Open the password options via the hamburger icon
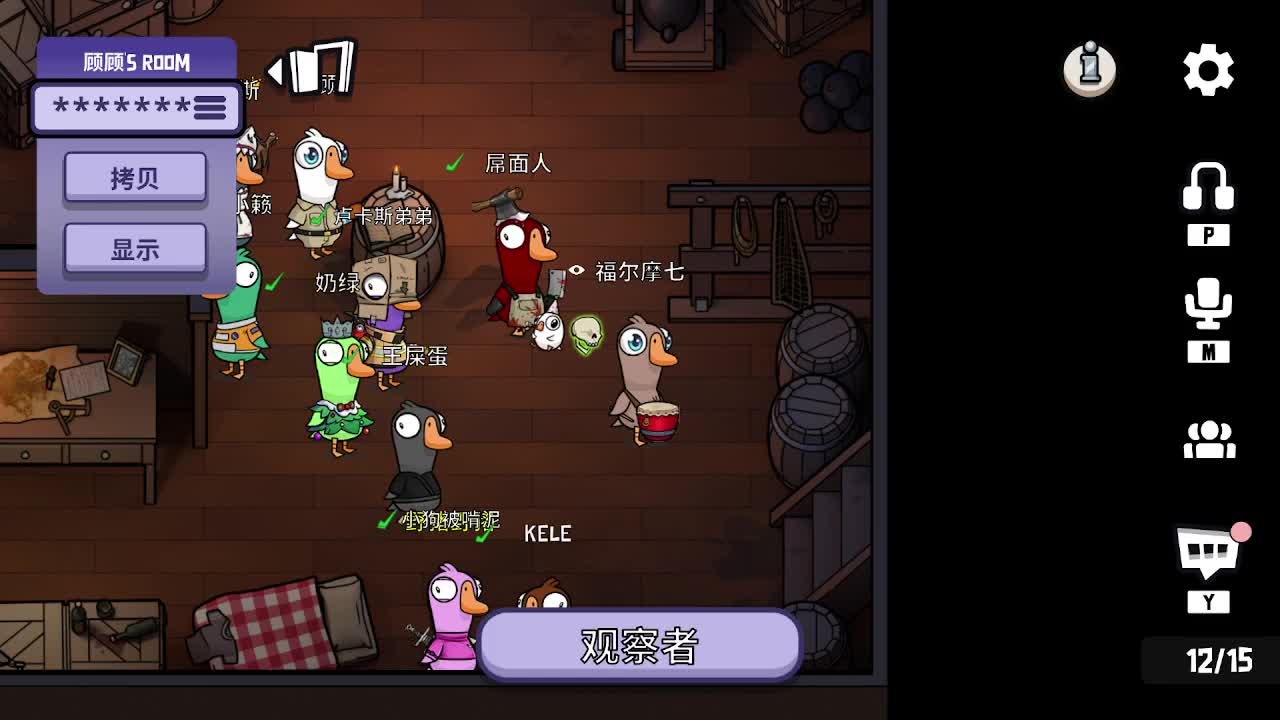 click(210, 108)
